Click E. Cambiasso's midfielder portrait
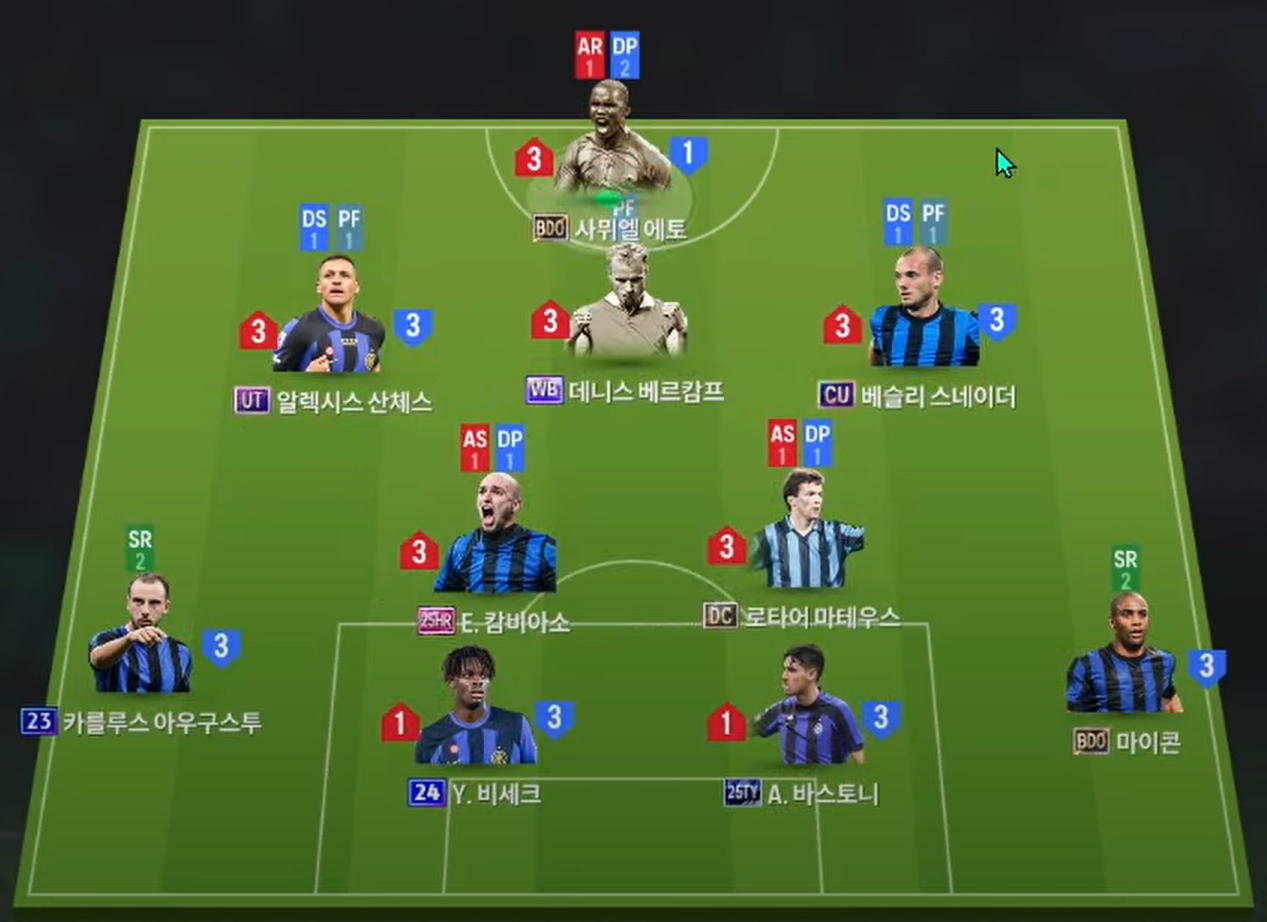The height and width of the screenshot is (922, 1267). (x=496, y=538)
